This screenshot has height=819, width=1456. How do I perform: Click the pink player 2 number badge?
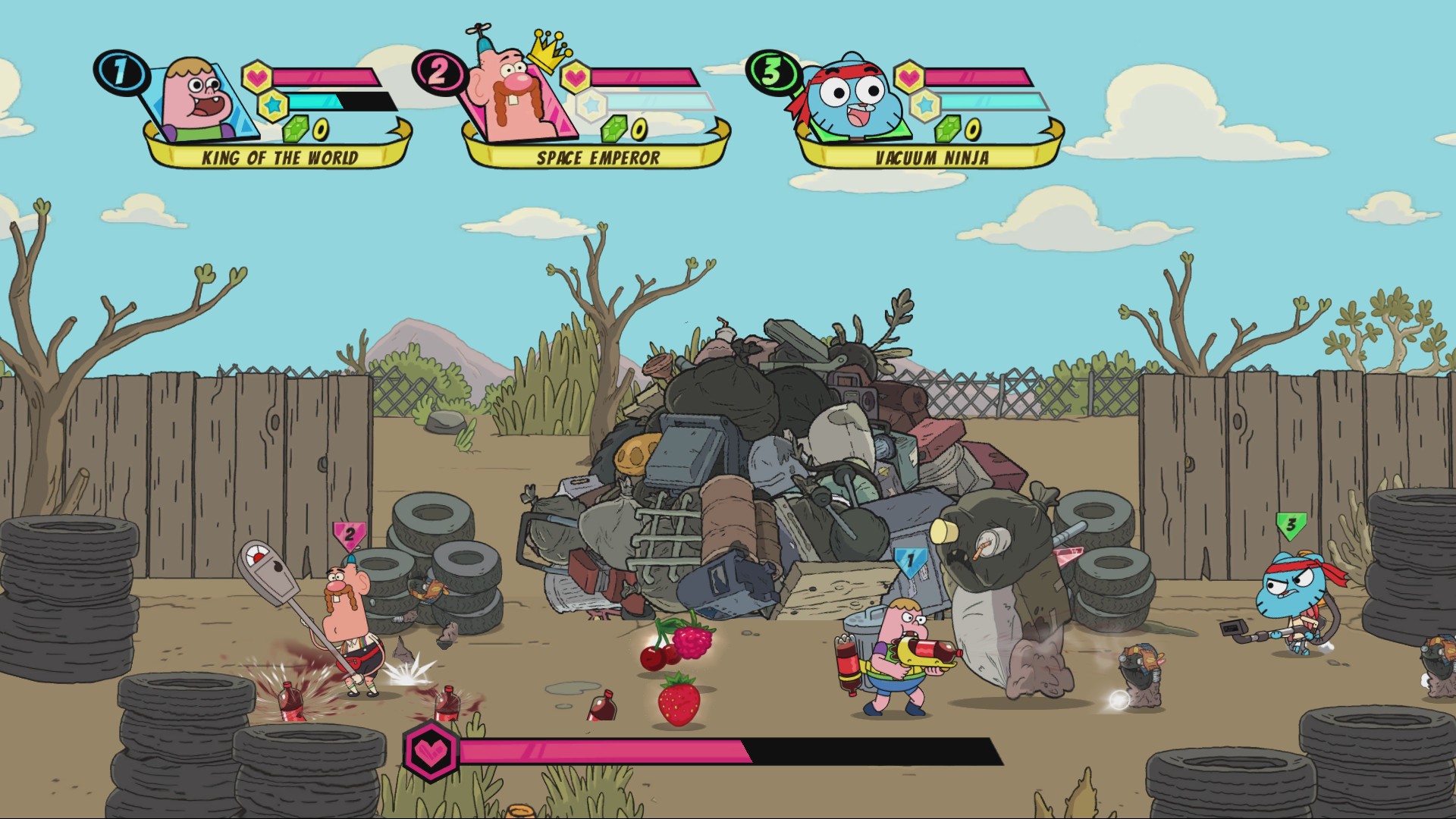(439, 72)
